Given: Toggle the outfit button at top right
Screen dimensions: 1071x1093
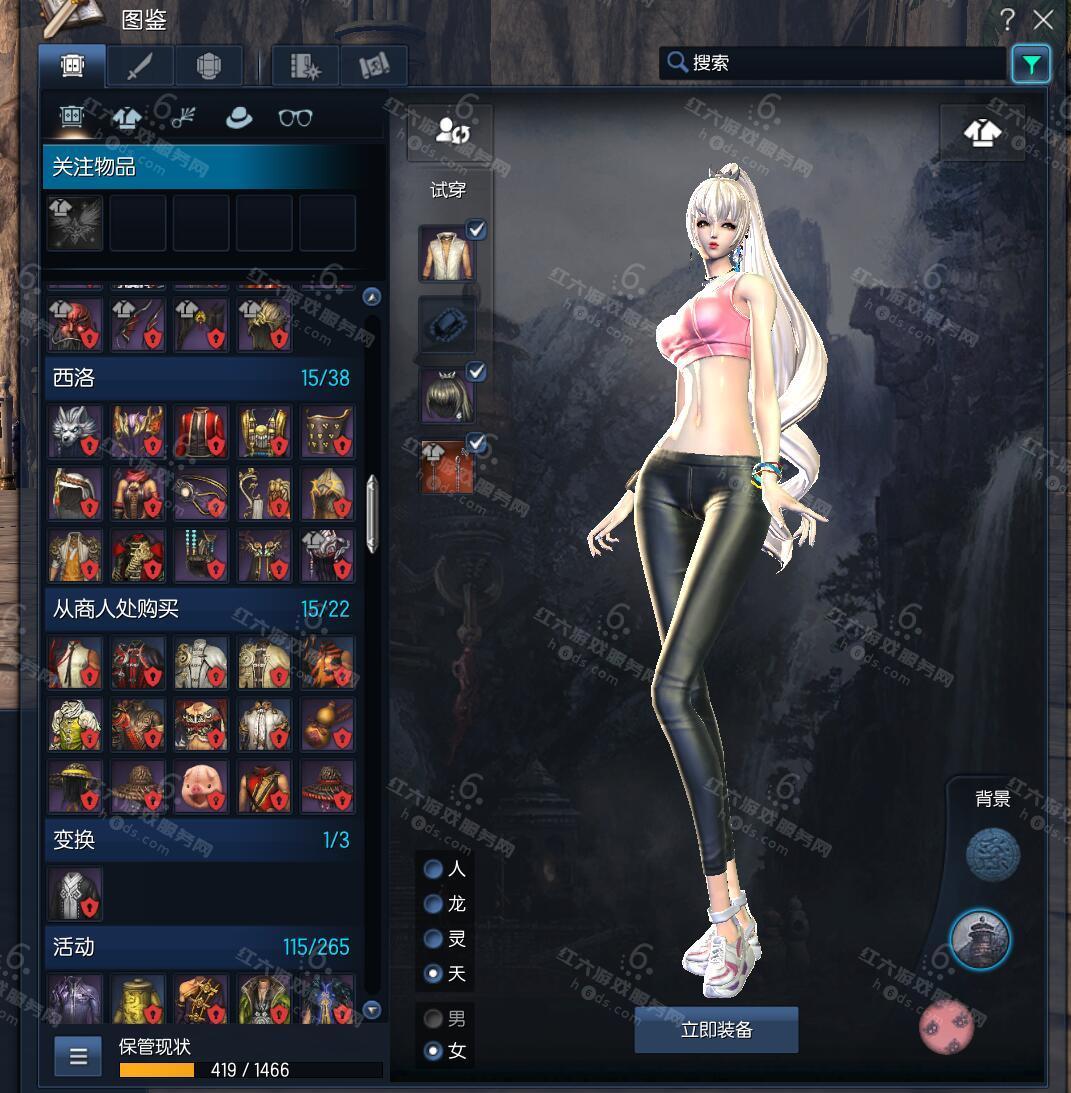Looking at the screenshot, I should (982, 132).
